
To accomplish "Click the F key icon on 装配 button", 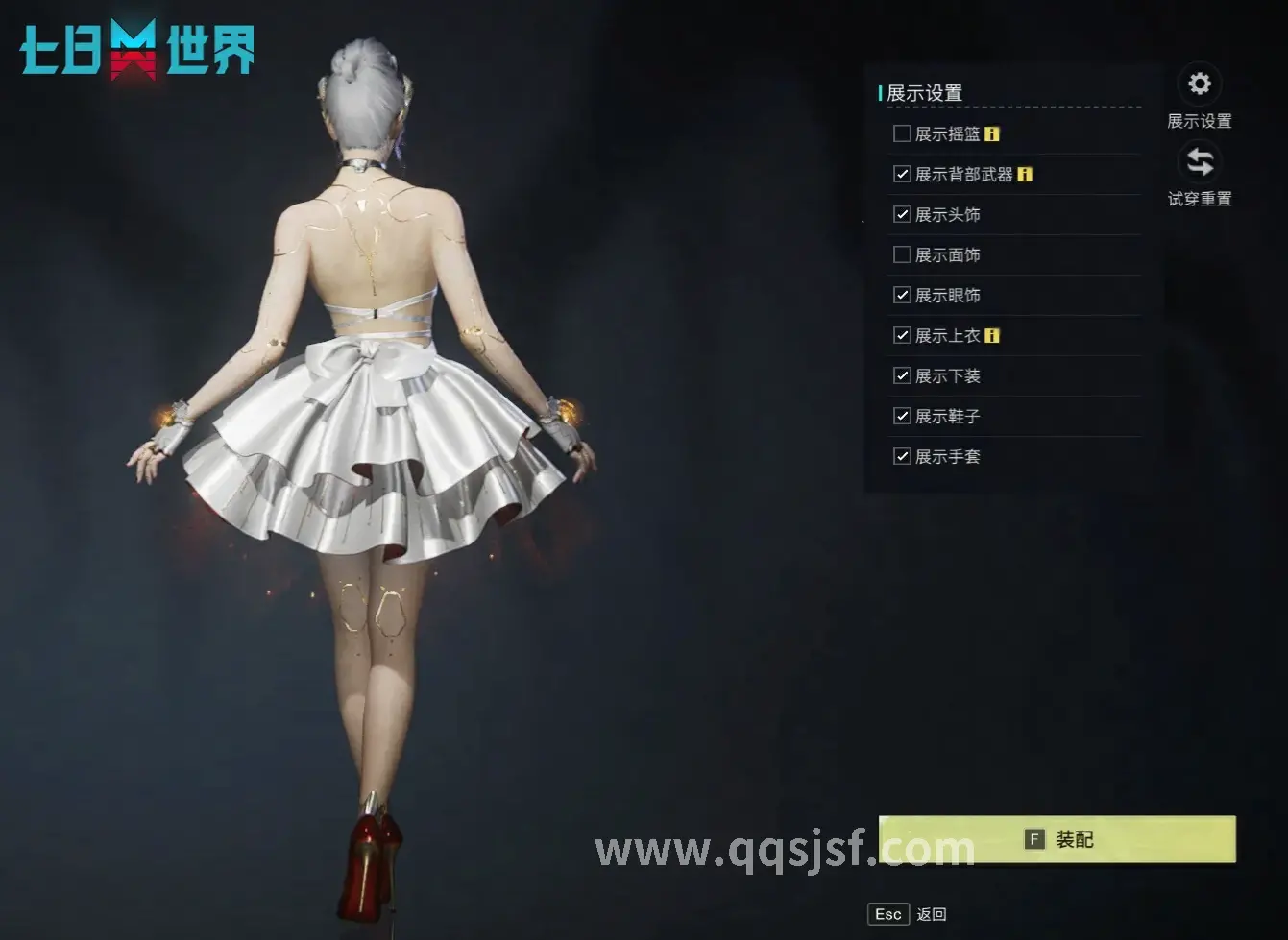I will [x=1033, y=838].
